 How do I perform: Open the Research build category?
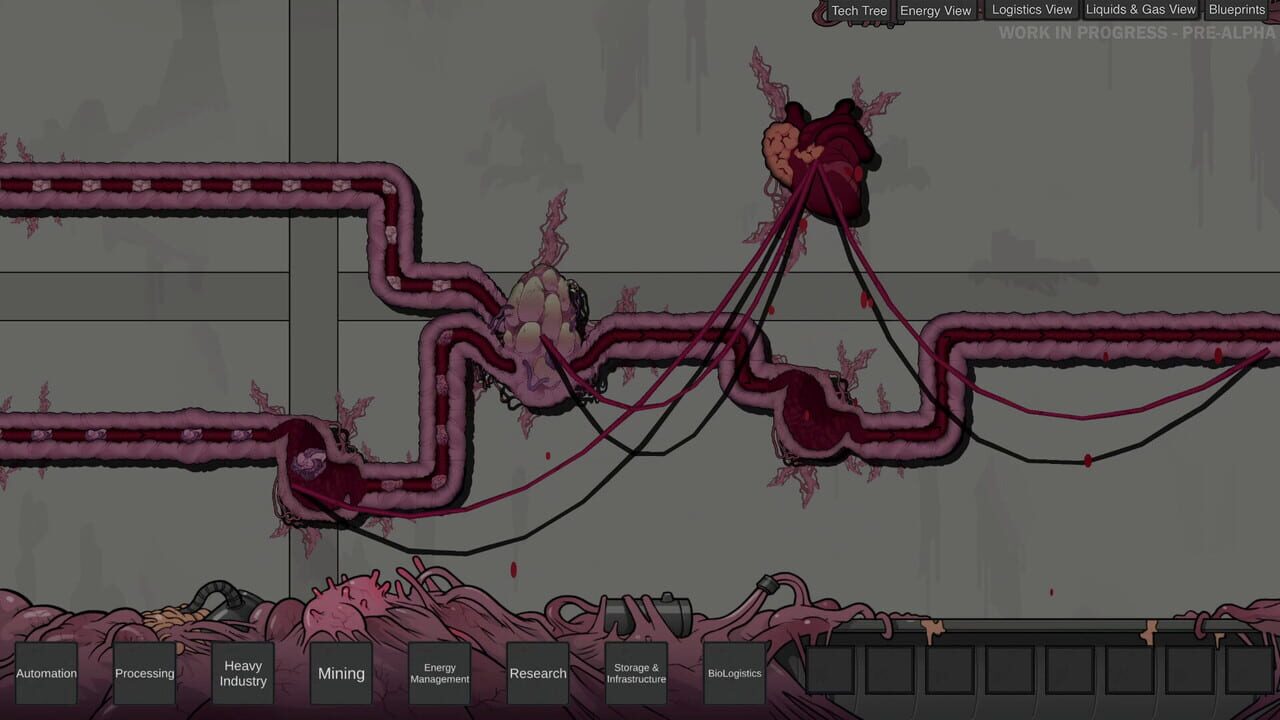point(538,673)
